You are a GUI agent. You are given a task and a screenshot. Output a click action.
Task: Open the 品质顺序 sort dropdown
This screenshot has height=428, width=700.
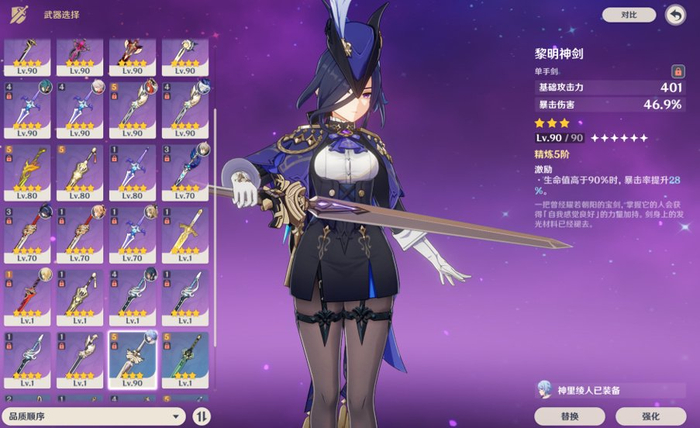point(94,416)
